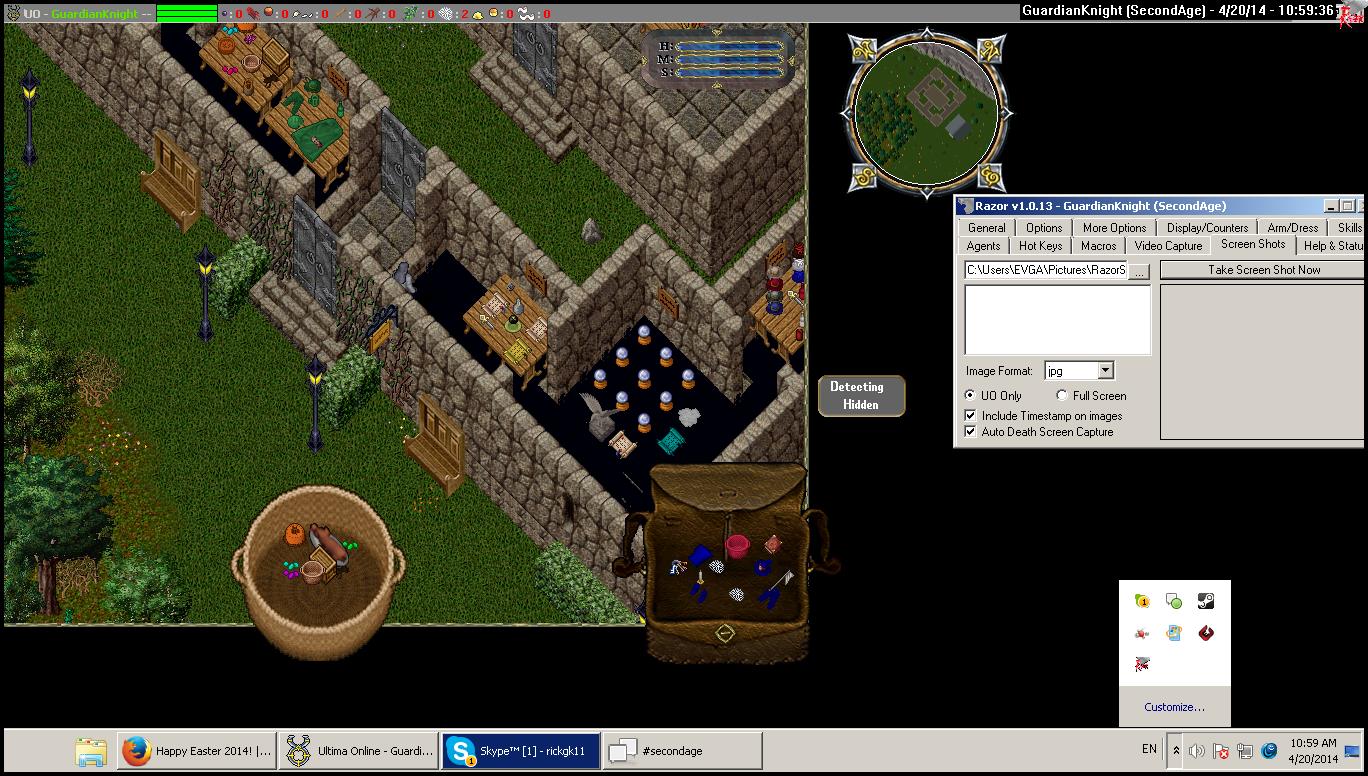Image resolution: width=1368 pixels, height=776 pixels.
Task: Open the Image Format dropdown
Action: click(x=1105, y=371)
